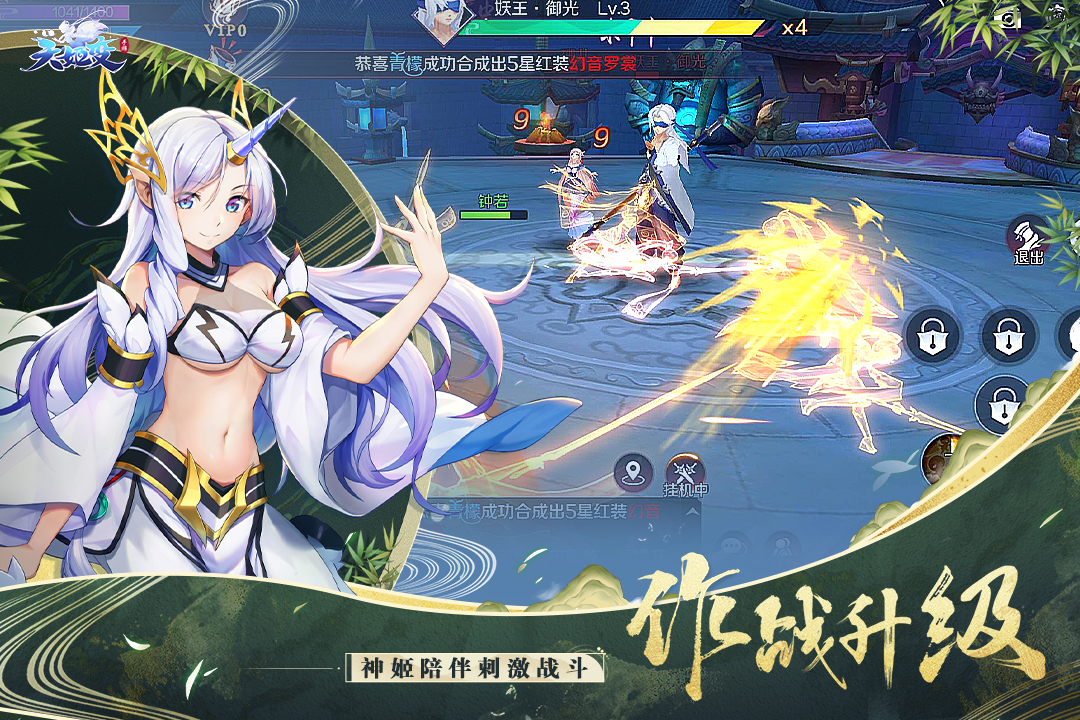Open the friends silhouette icon
1080x720 pixels.
coord(783,545)
